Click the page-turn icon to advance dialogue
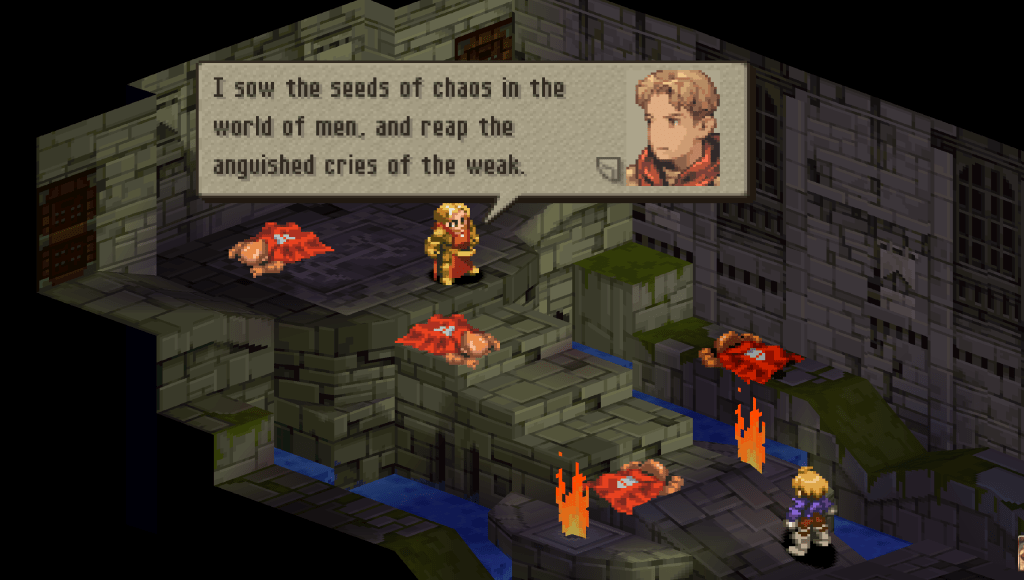The height and width of the screenshot is (580, 1024). tap(607, 168)
